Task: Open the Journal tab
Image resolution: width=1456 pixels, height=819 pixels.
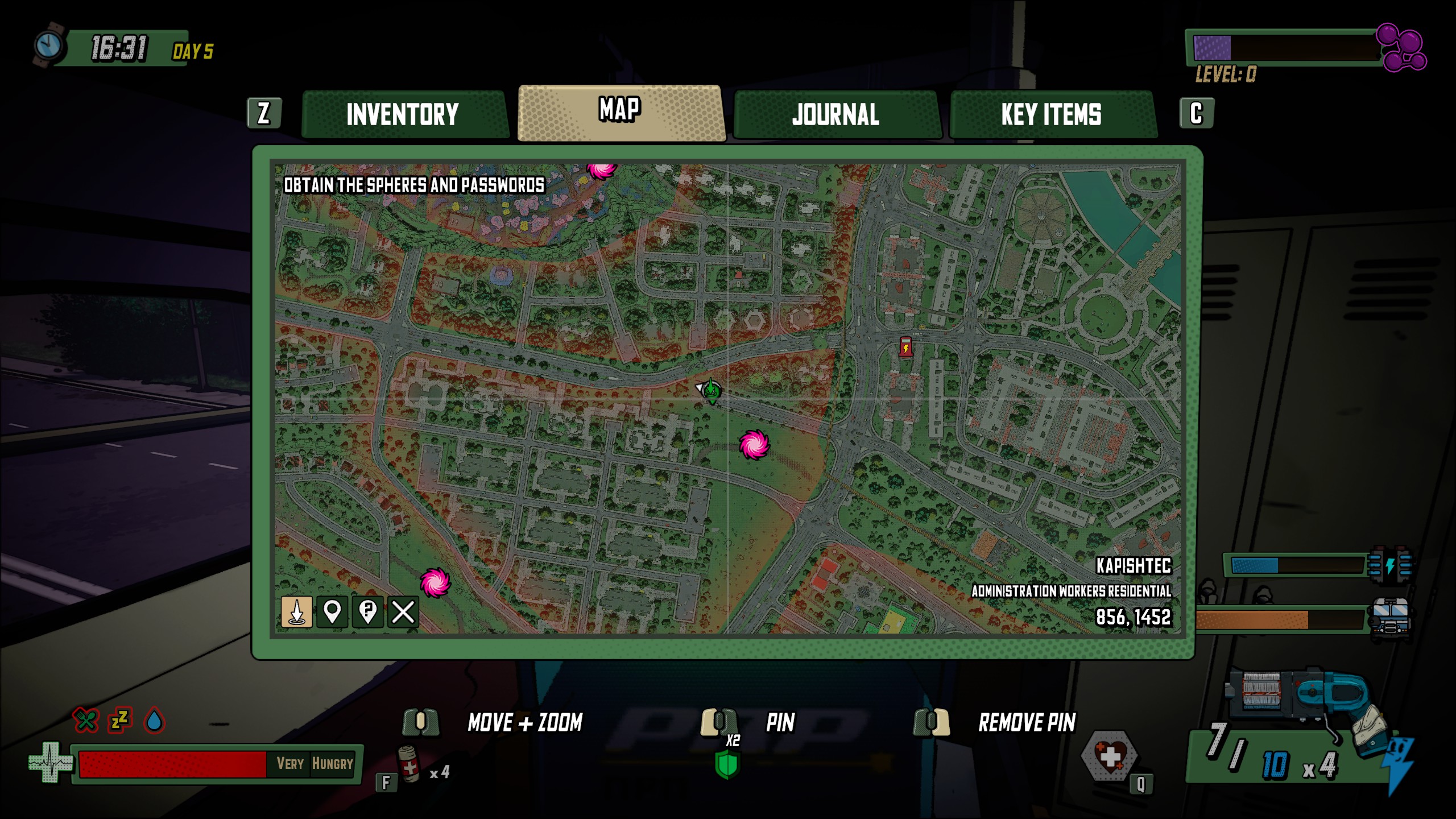Action: (835, 114)
